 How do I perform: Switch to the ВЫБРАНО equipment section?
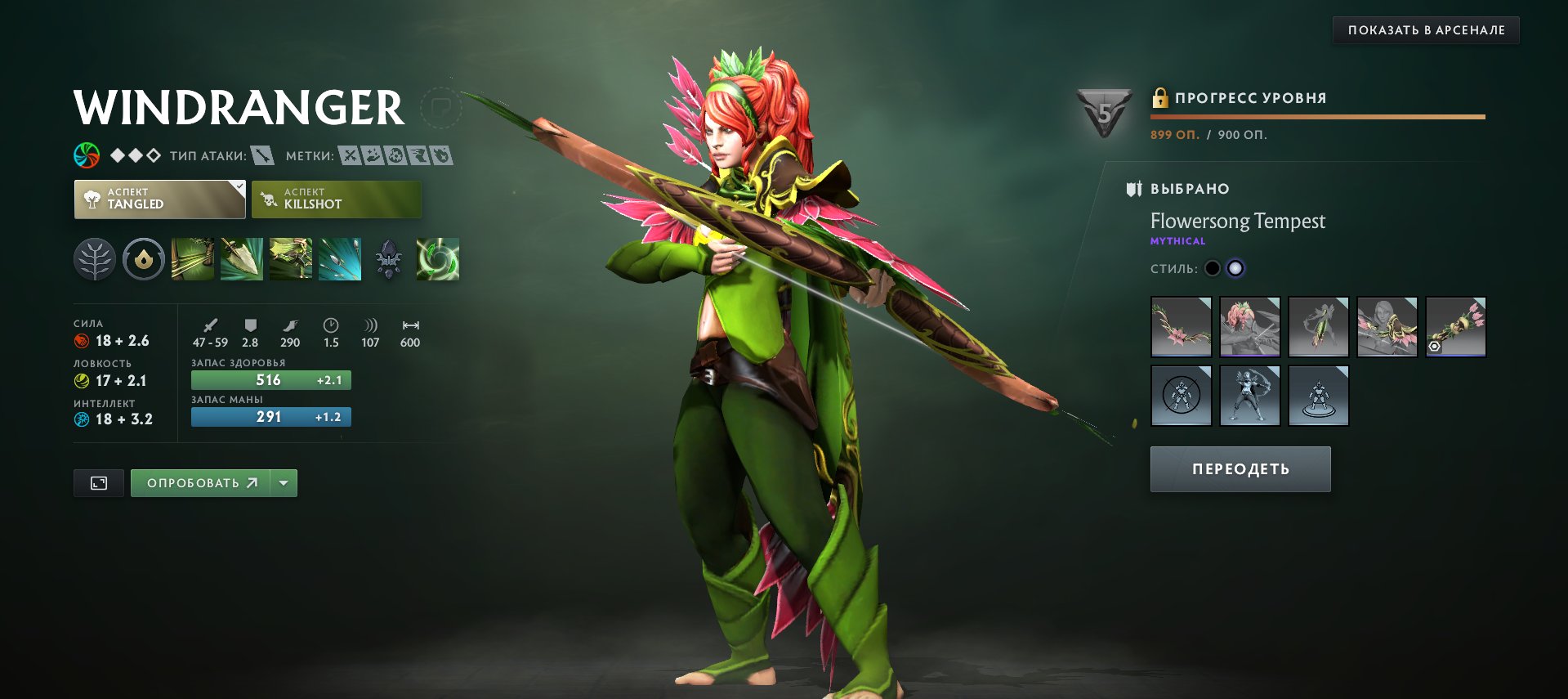[x=1188, y=188]
